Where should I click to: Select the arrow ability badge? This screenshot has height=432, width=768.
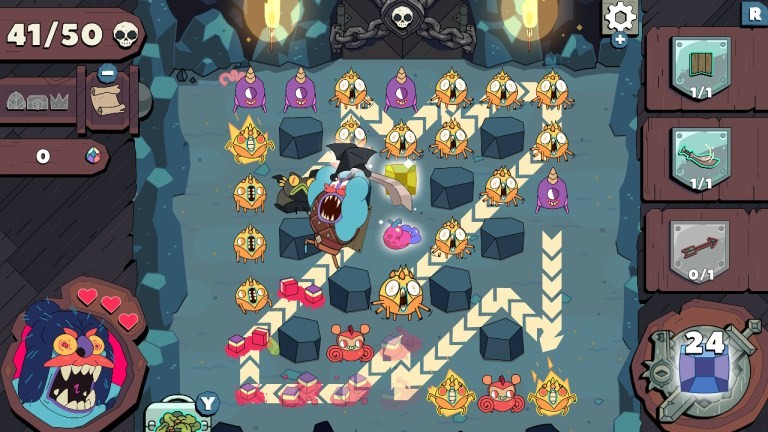[698, 246]
